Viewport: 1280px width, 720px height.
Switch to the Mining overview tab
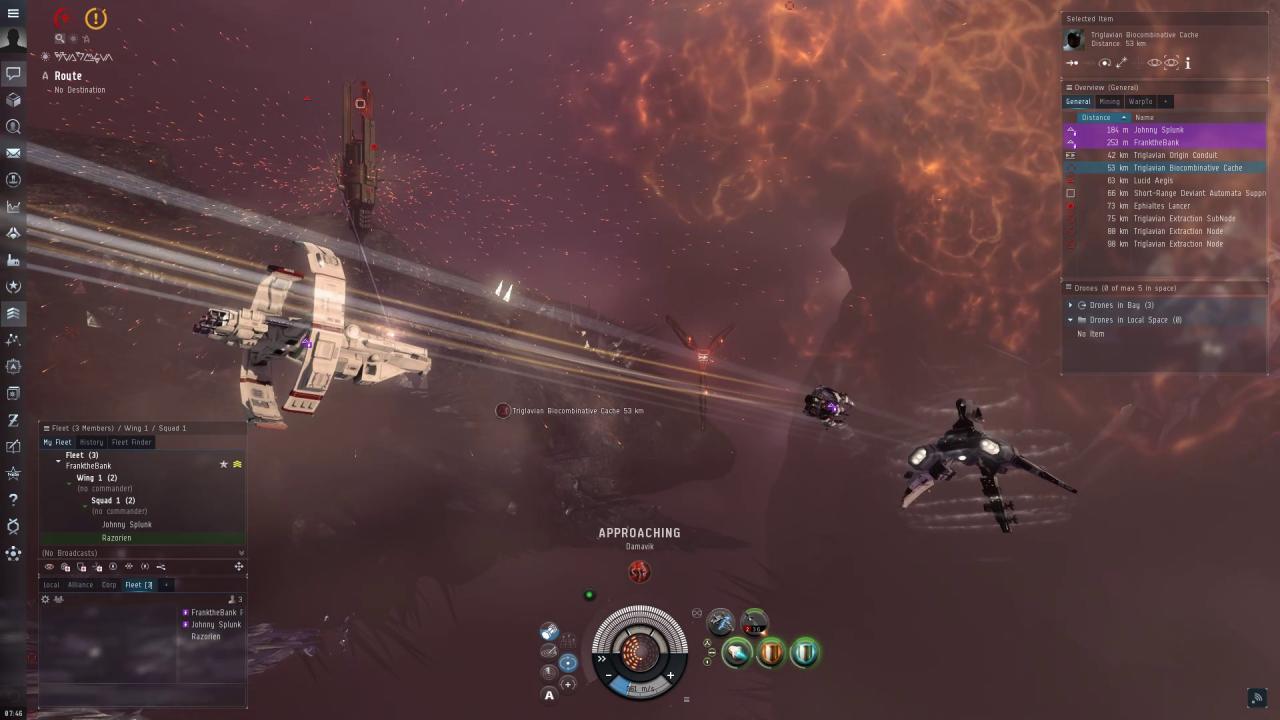click(x=1109, y=101)
